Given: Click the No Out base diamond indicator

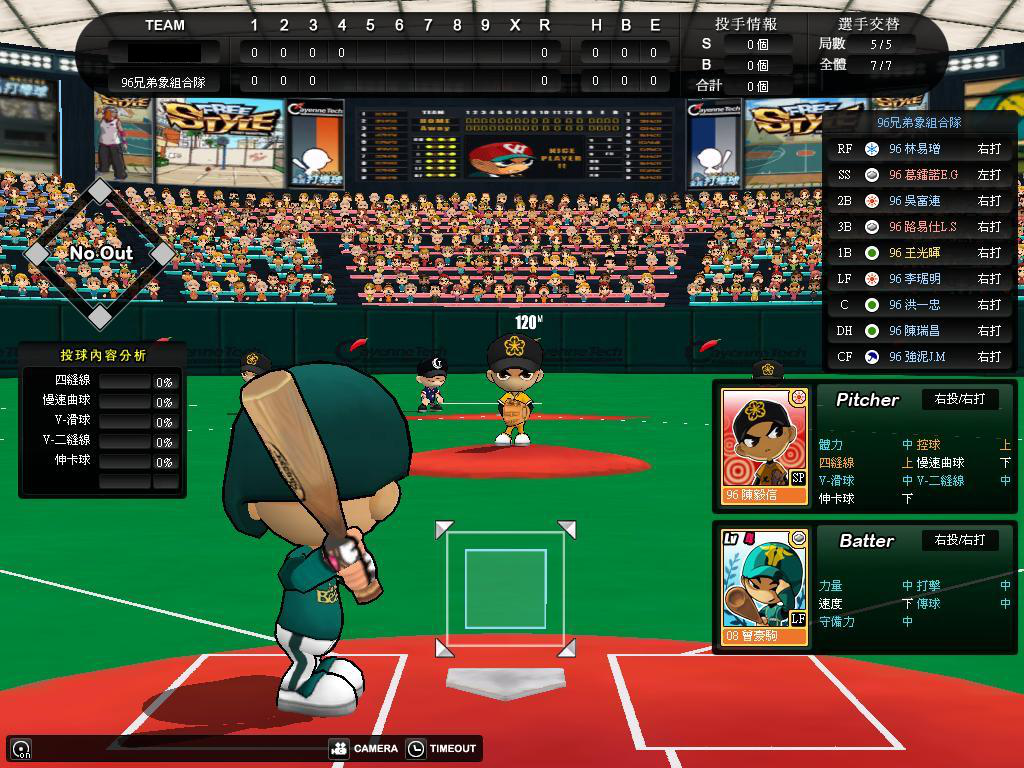Looking at the screenshot, I should [x=100, y=253].
